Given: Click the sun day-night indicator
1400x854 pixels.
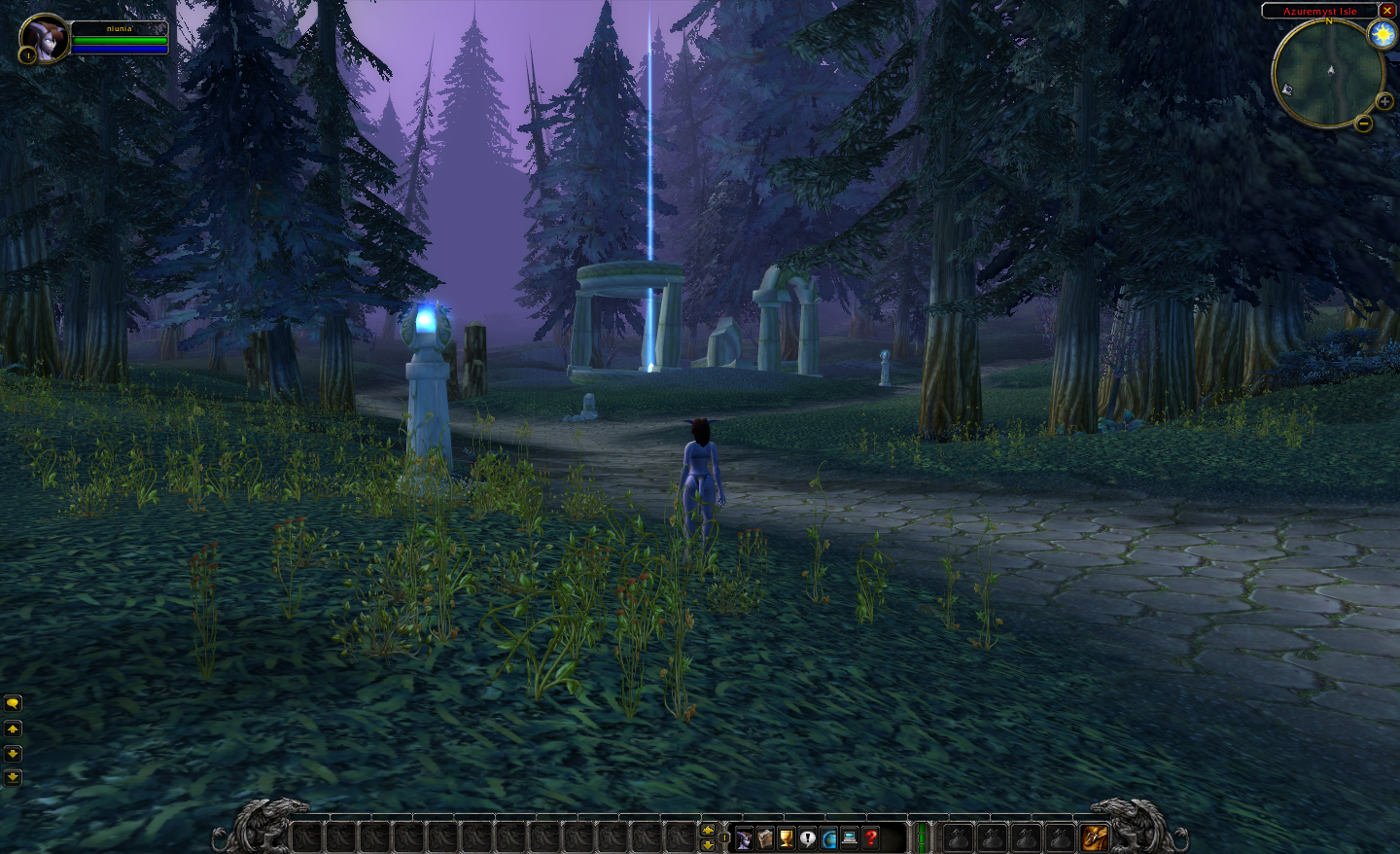Looking at the screenshot, I should pyautogui.click(x=1382, y=35).
